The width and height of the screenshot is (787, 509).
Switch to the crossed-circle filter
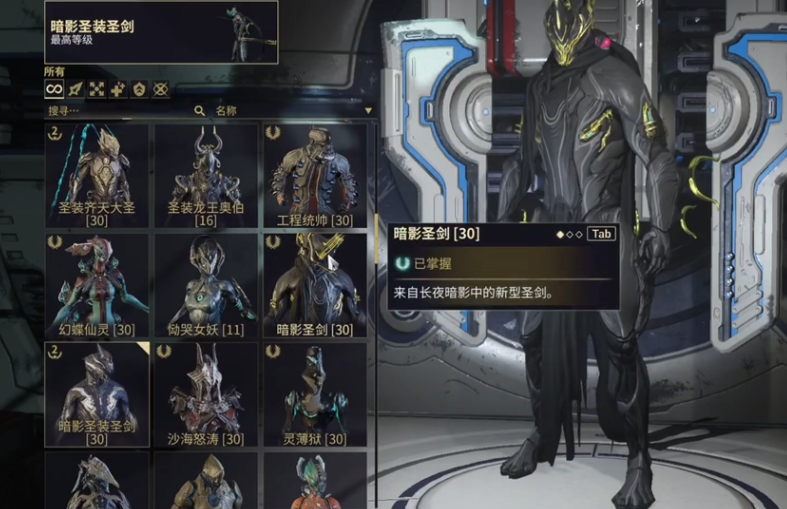point(160,89)
